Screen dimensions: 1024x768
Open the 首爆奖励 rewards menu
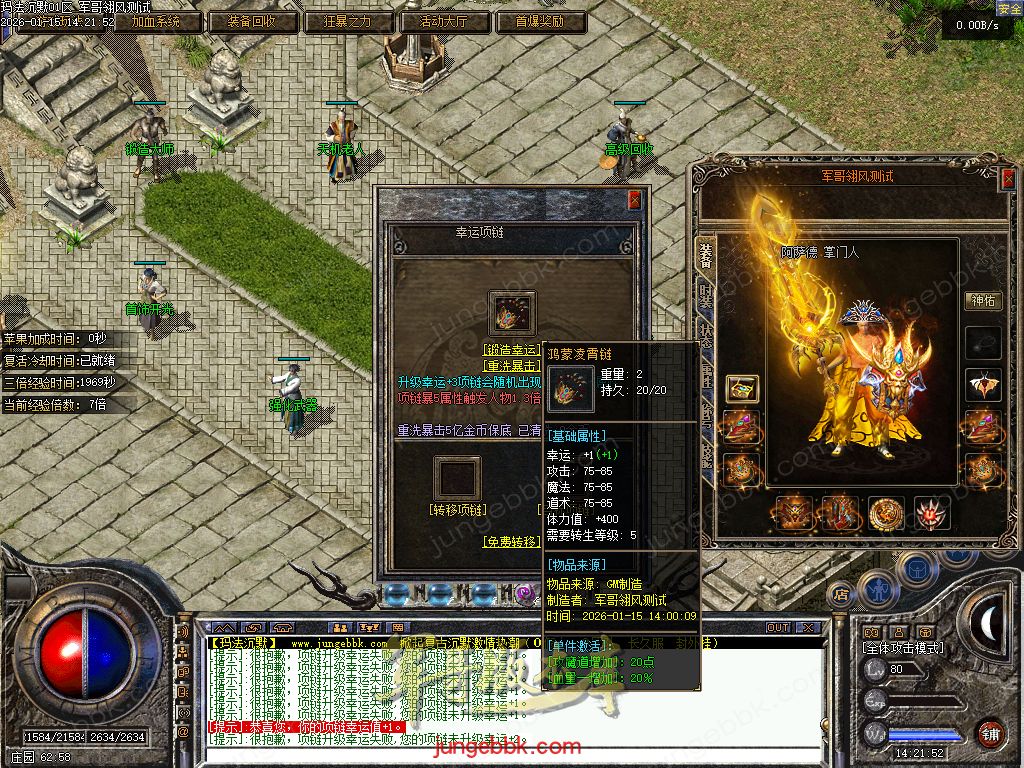click(539, 21)
